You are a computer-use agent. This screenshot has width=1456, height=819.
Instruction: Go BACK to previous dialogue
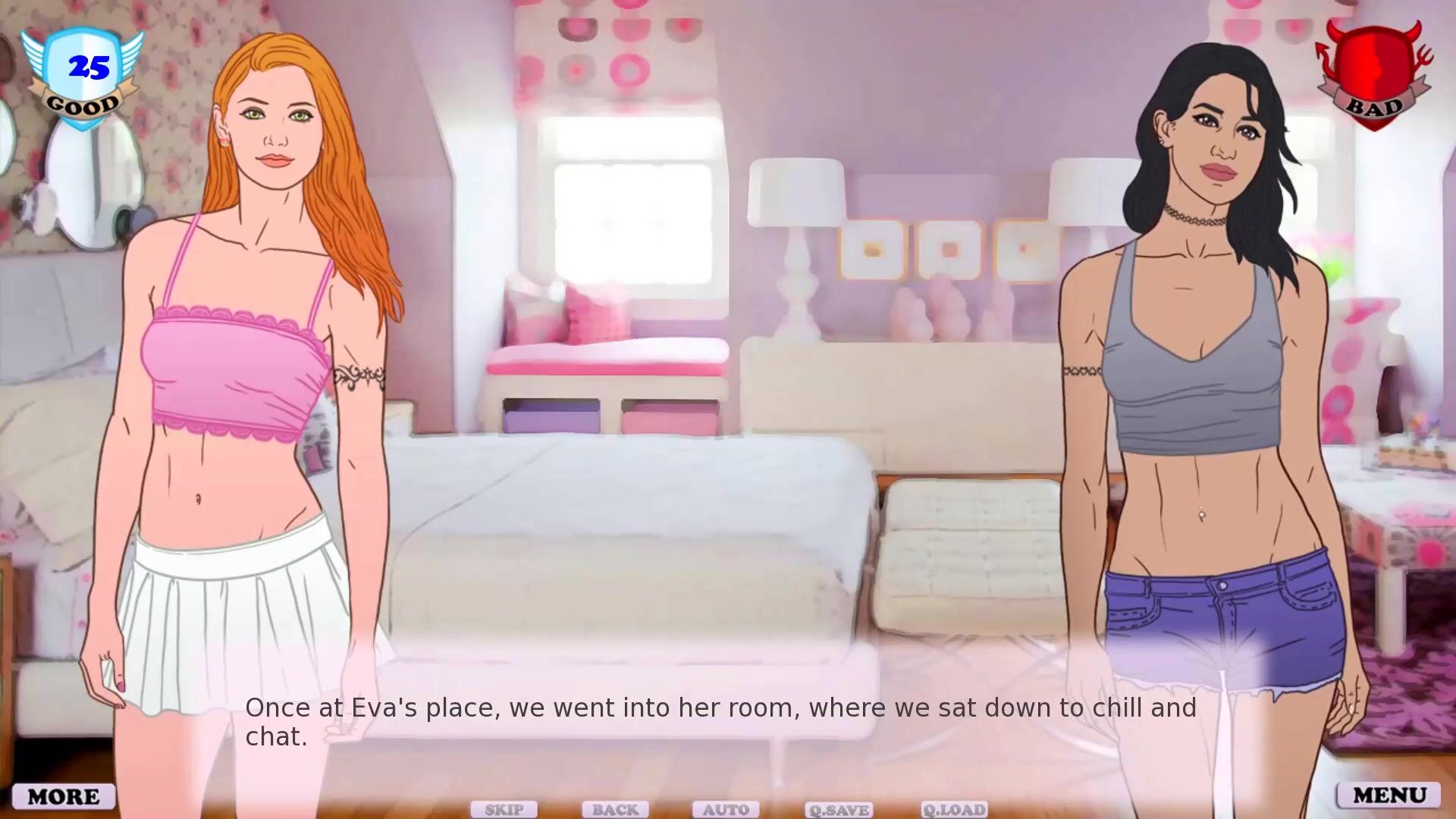coord(615,810)
